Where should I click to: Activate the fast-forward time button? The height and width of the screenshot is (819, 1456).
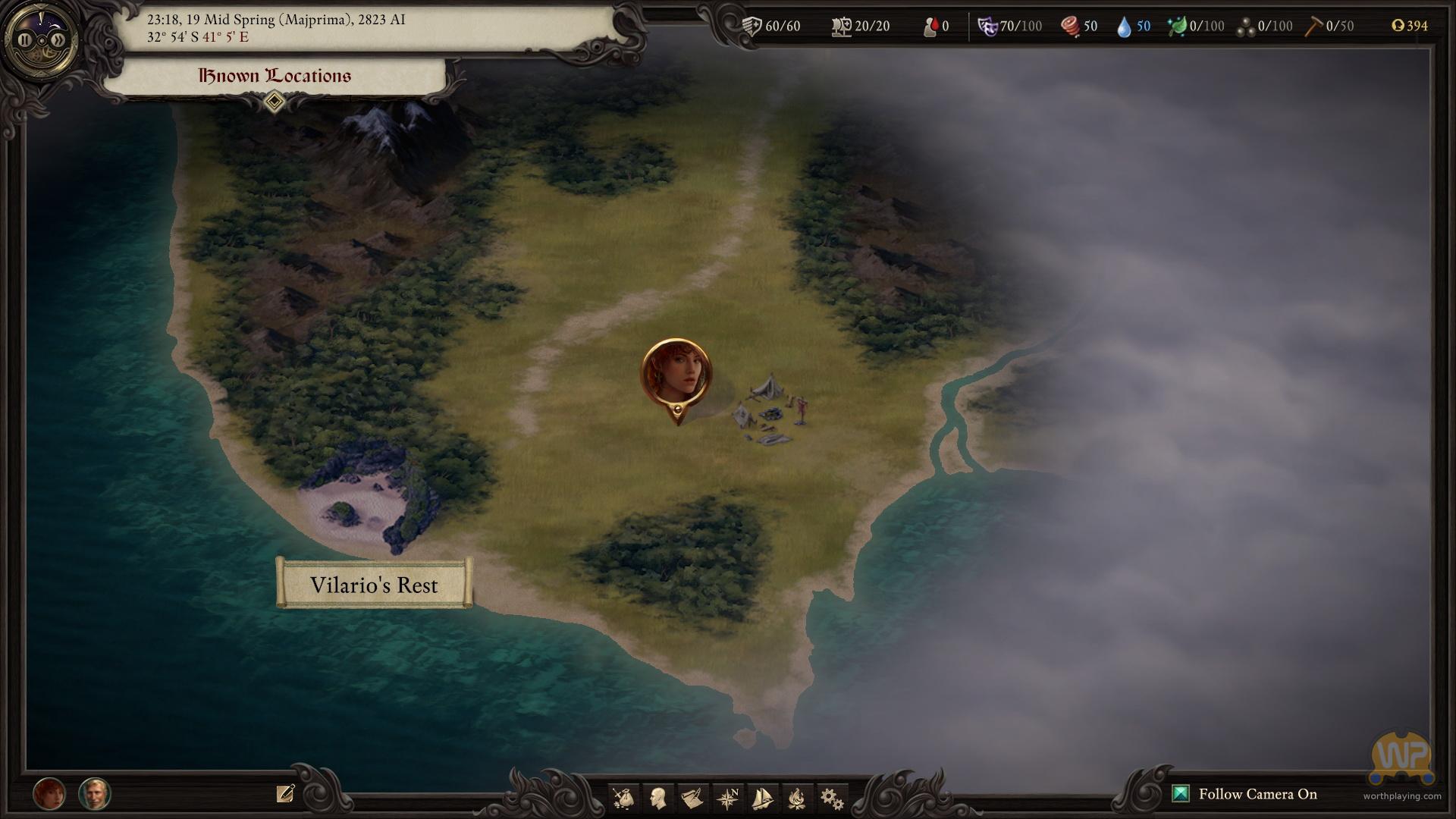[x=57, y=40]
